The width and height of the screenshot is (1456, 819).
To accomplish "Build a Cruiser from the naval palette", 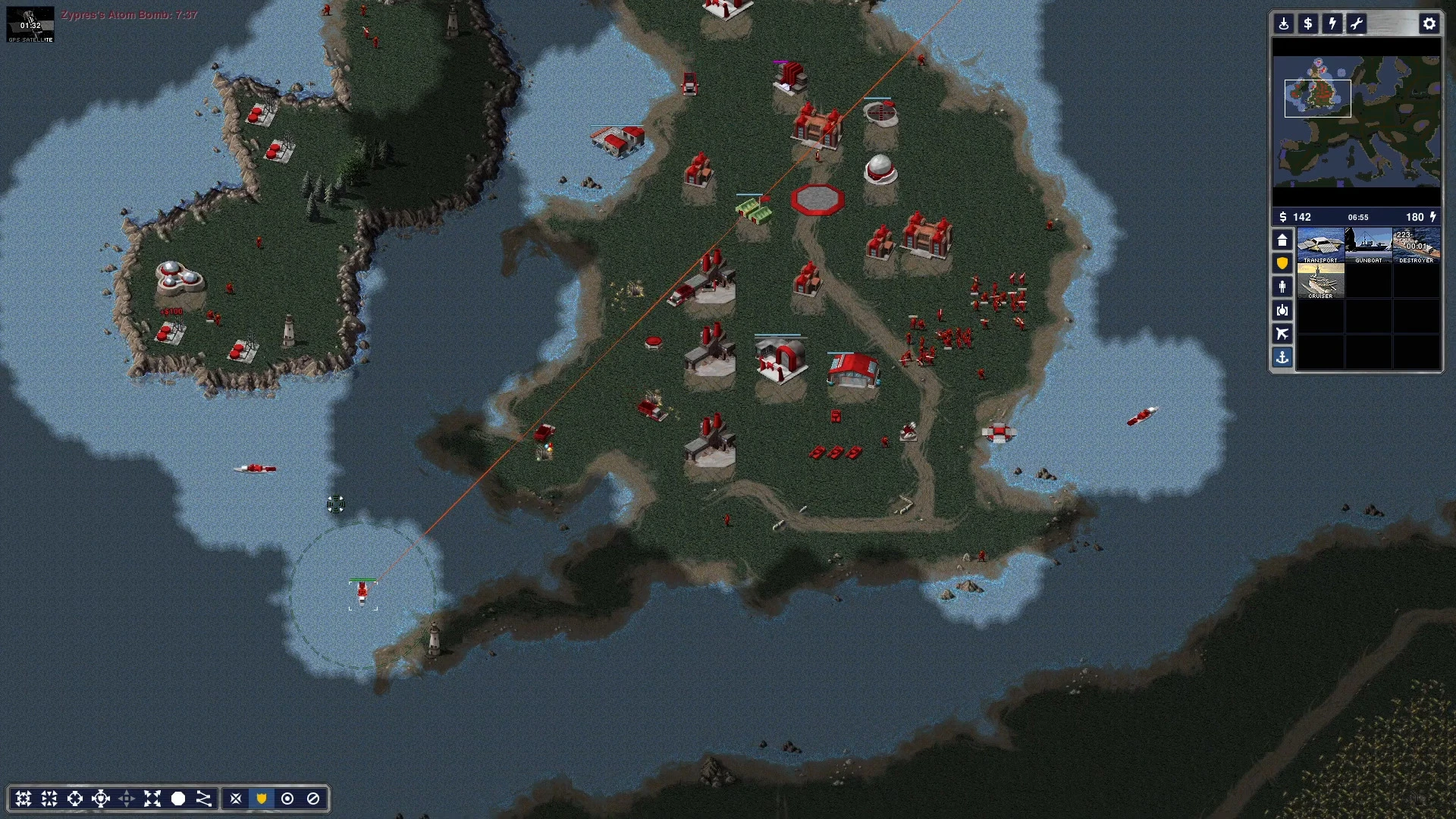I will pyautogui.click(x=1320, y=281).
